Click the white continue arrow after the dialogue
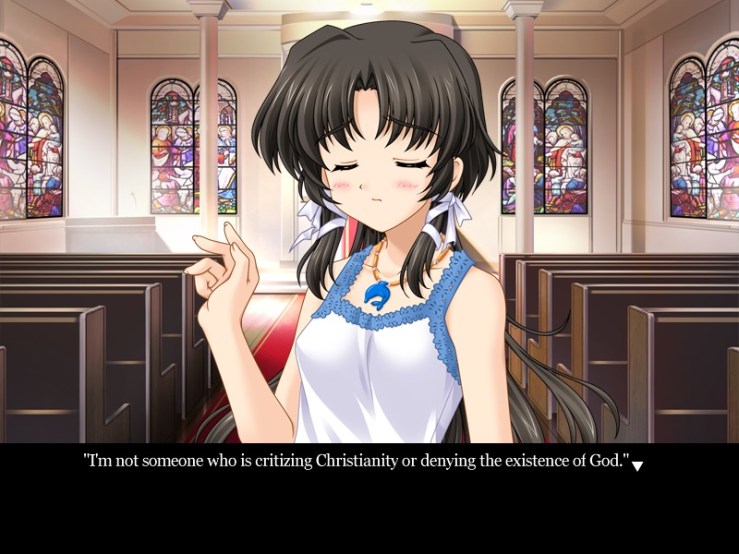The image size is (739, 554). 638,466
